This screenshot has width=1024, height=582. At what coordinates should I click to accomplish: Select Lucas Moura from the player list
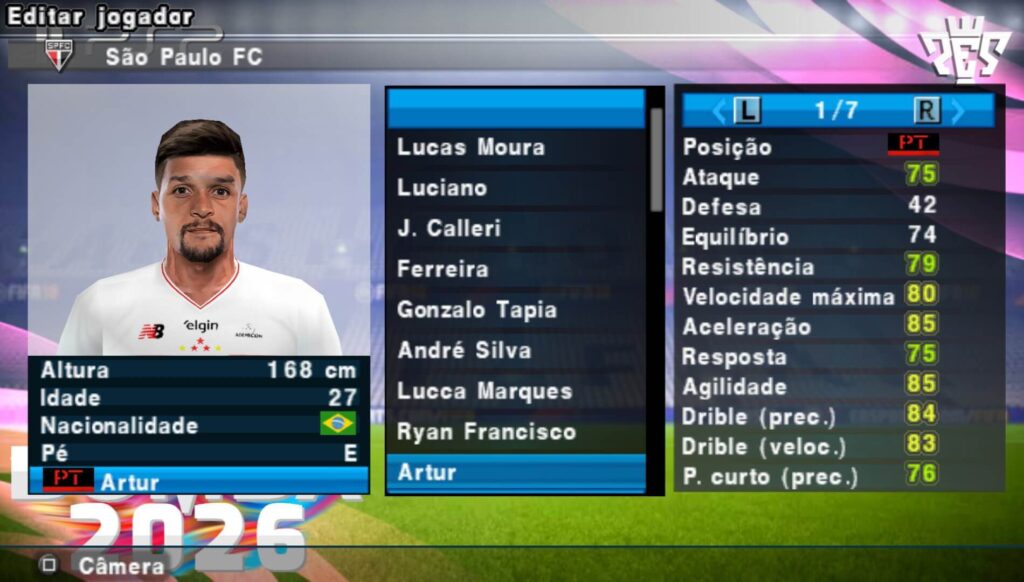(x=515, y=147)
